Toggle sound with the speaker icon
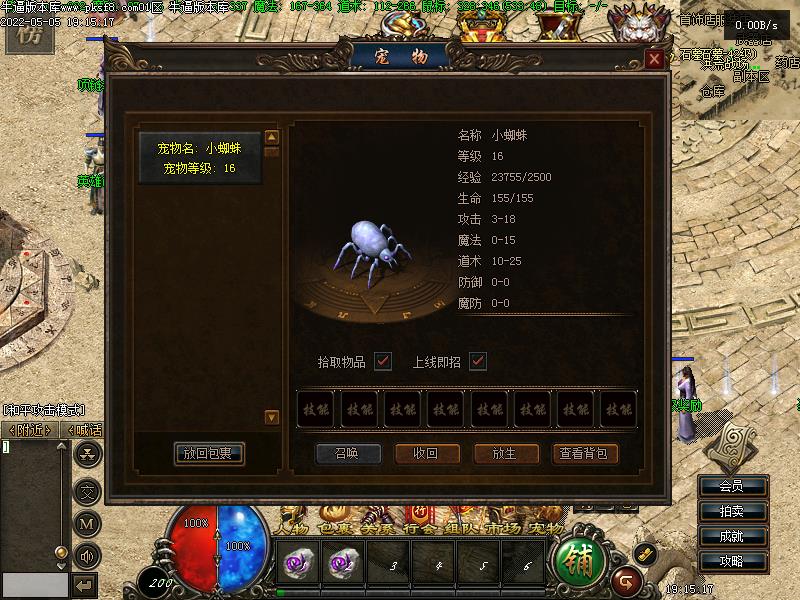 pos(88,555)
